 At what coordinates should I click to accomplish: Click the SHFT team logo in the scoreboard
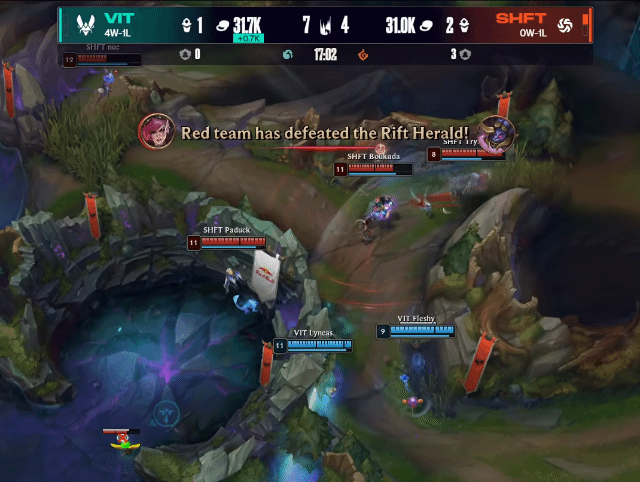pyautogui.click(x=564, y=24)
